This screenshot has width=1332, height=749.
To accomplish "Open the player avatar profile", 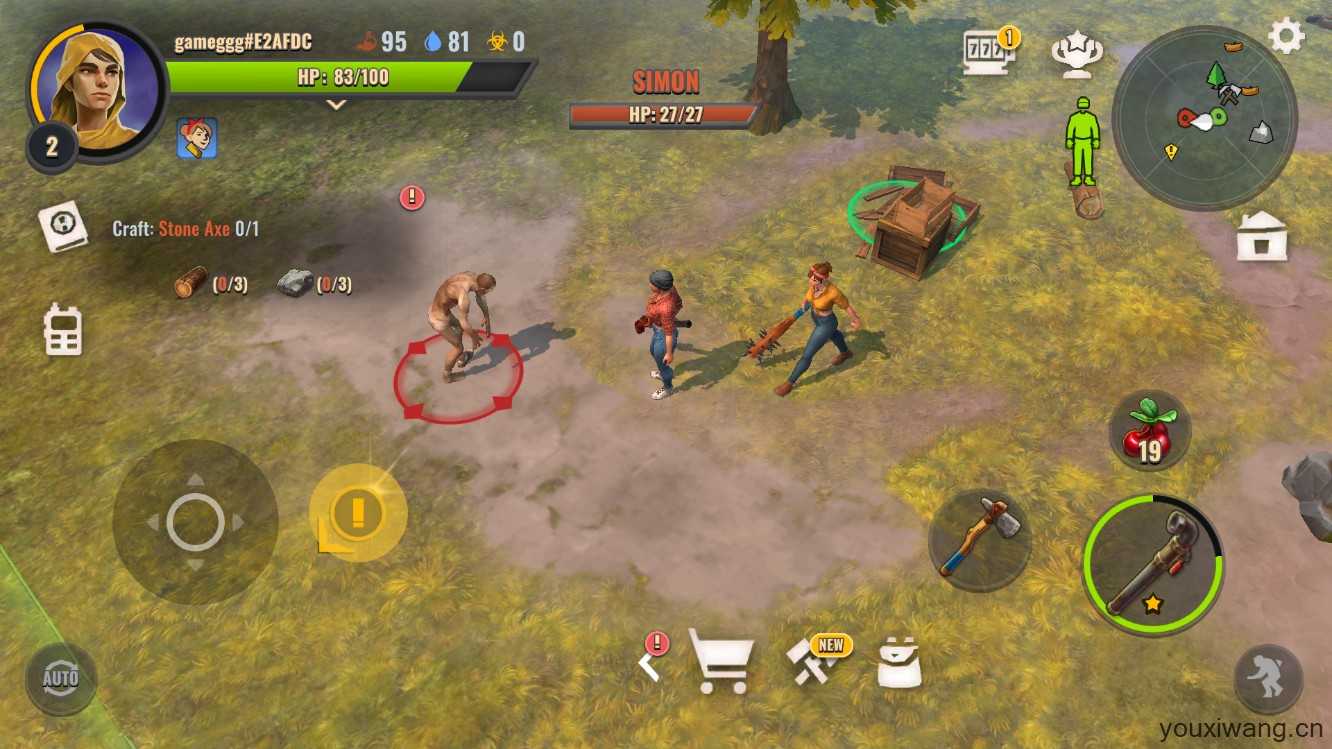I will (x=96, y=93).
